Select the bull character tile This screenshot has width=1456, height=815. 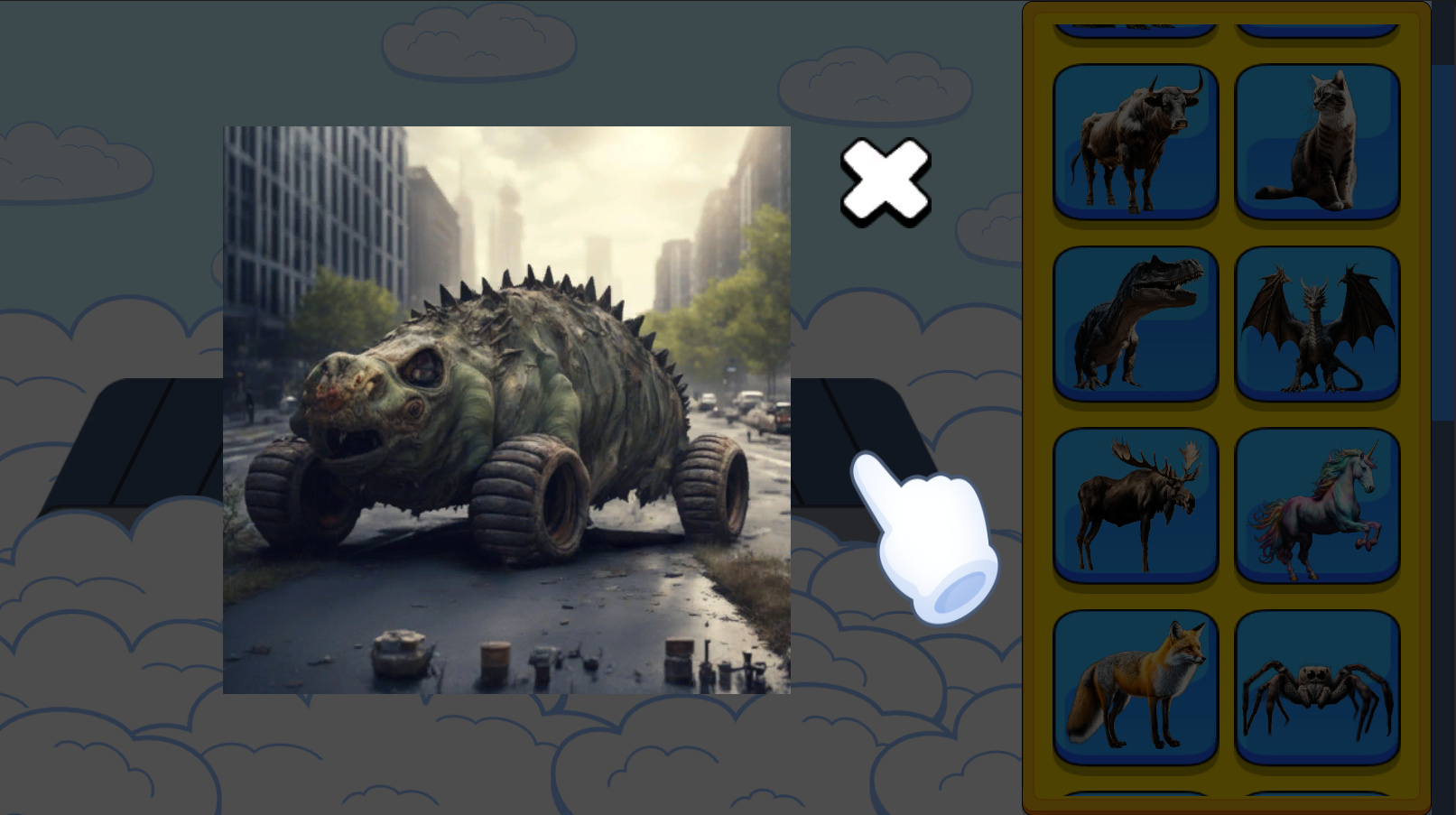[1134, 143]
